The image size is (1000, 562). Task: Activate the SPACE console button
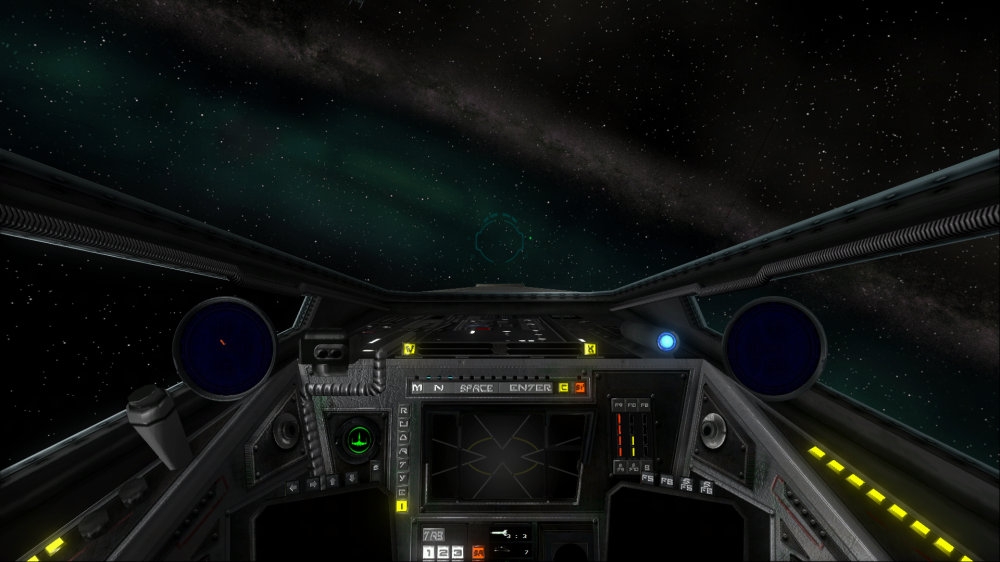(x=477, y=387)
